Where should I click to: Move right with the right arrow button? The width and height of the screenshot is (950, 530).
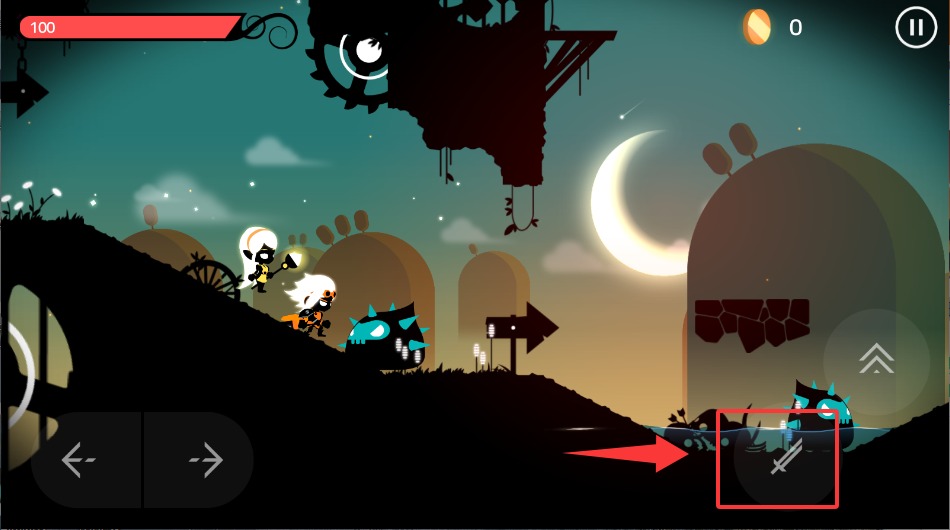205,460
